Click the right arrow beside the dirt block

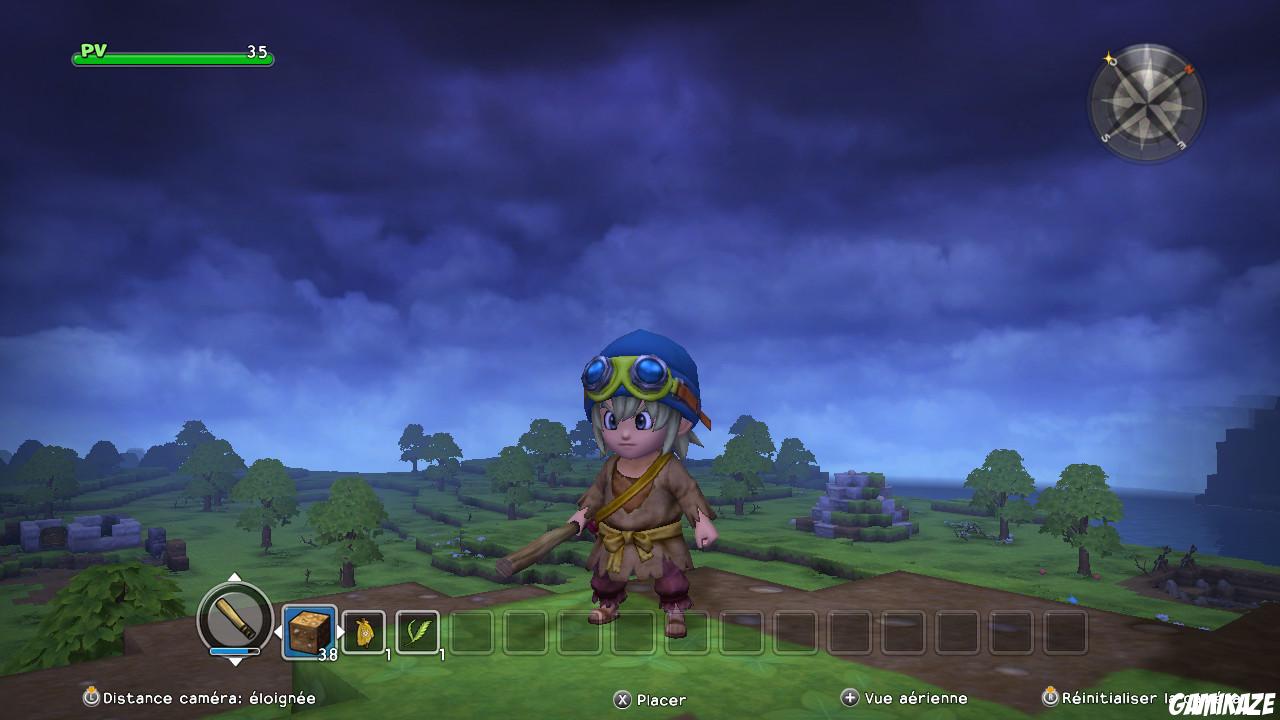340,630
